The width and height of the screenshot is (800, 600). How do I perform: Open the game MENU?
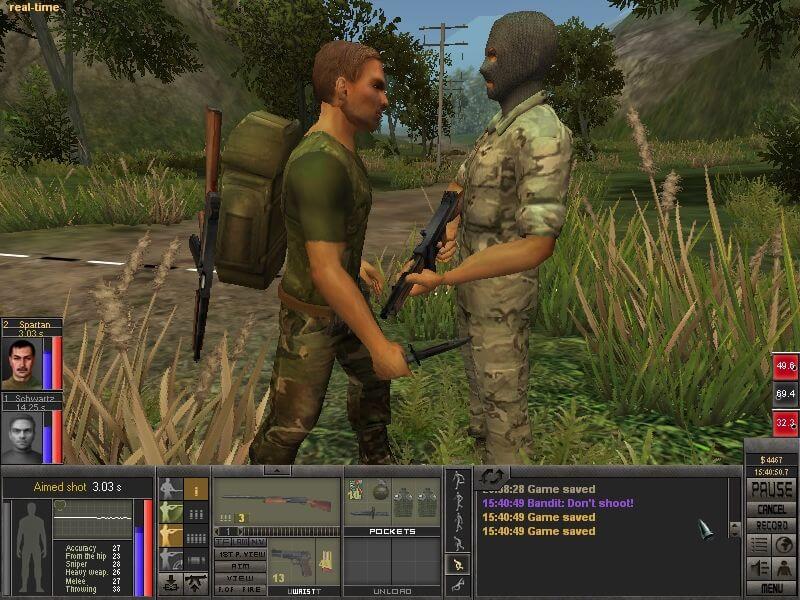pos(771,589)
